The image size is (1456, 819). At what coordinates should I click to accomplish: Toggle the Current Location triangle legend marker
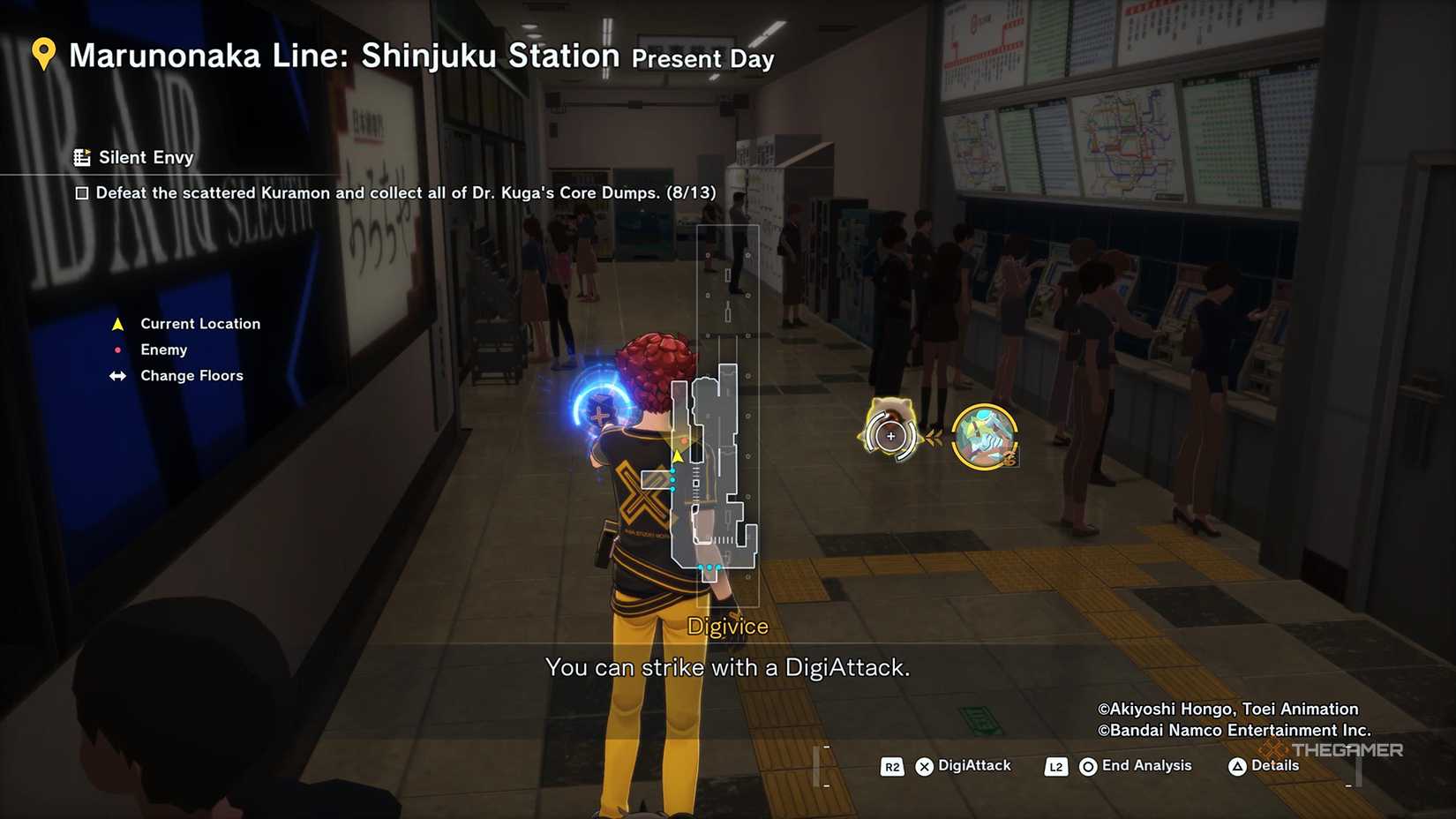(117, 323)
